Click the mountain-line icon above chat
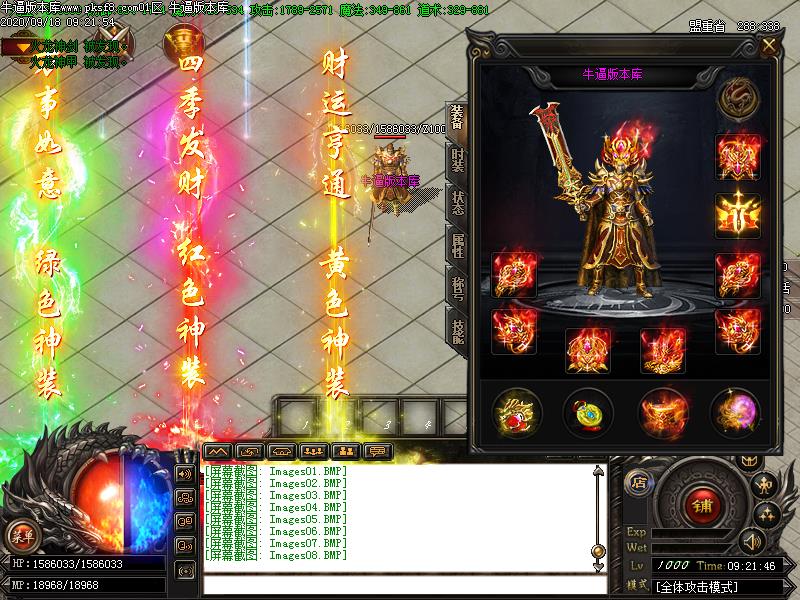The width and height of the screenshot is (800, 600). click(x=218, y=451)
